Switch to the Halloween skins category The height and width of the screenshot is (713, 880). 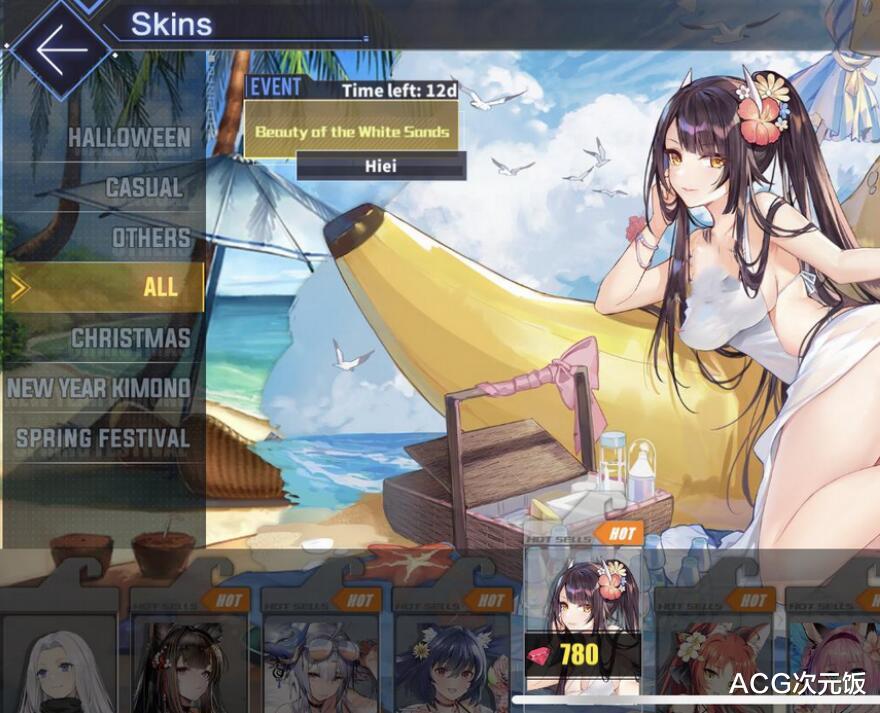click(x=128, y=137)
